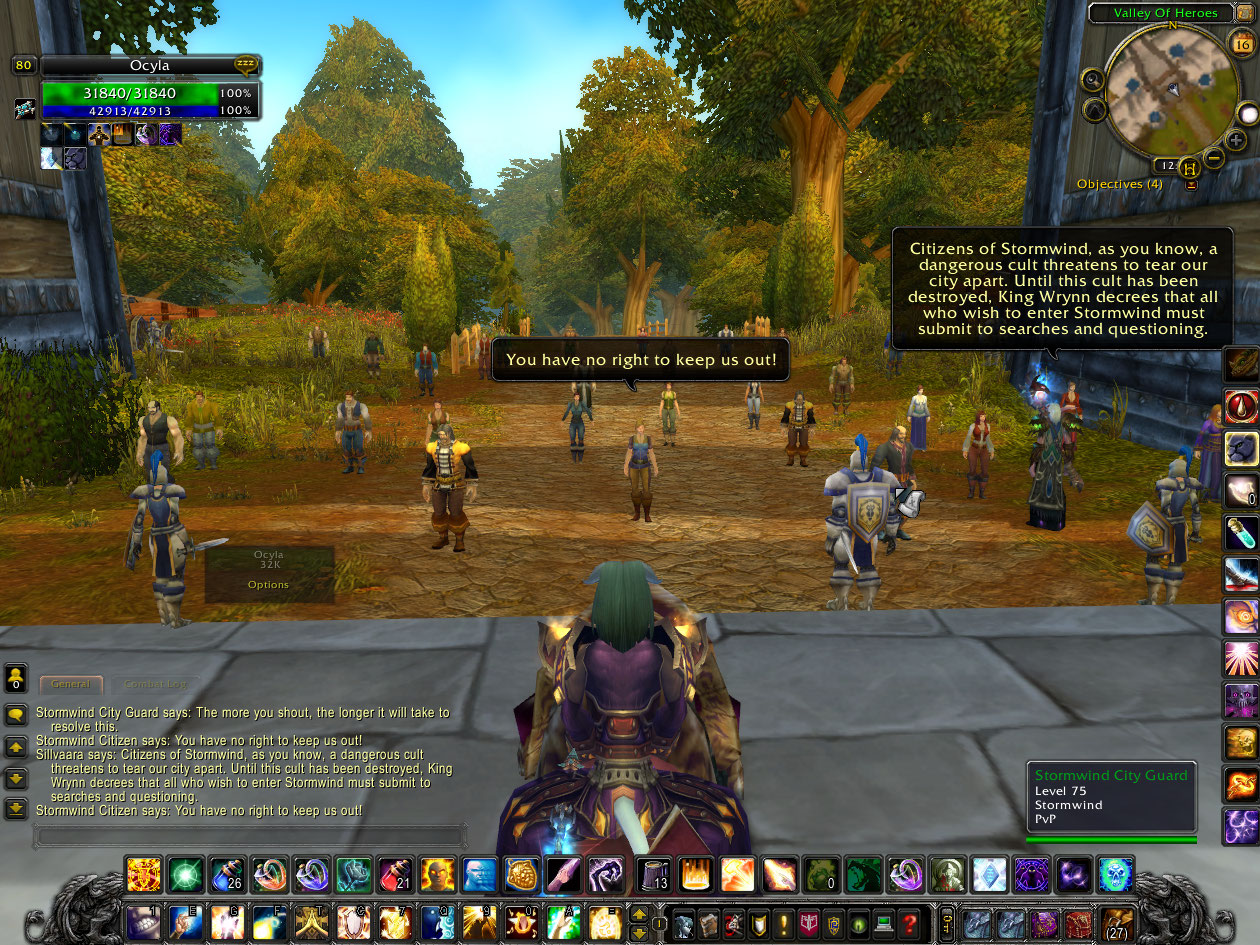Select the General chat tab
The image size is (1260, 945).
(x=71, y=684)
